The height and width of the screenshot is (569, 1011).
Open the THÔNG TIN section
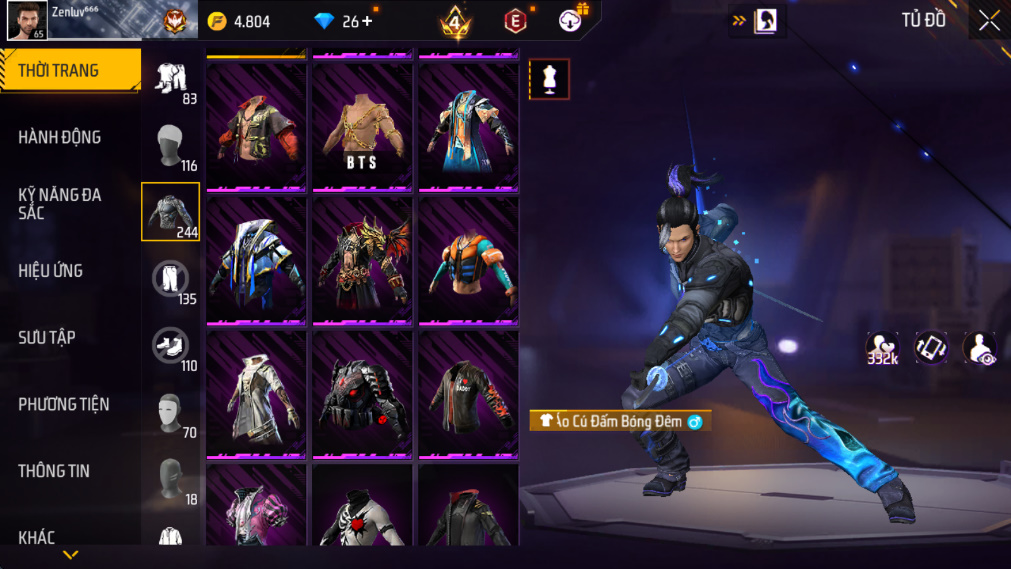[54, 471]
